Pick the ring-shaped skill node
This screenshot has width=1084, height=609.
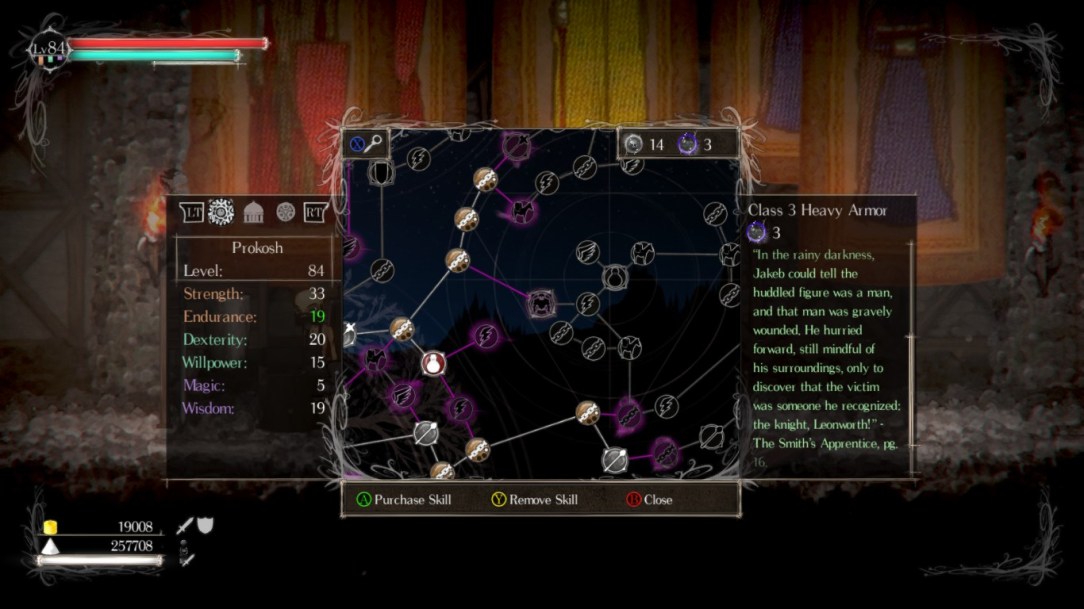(614, 277)
